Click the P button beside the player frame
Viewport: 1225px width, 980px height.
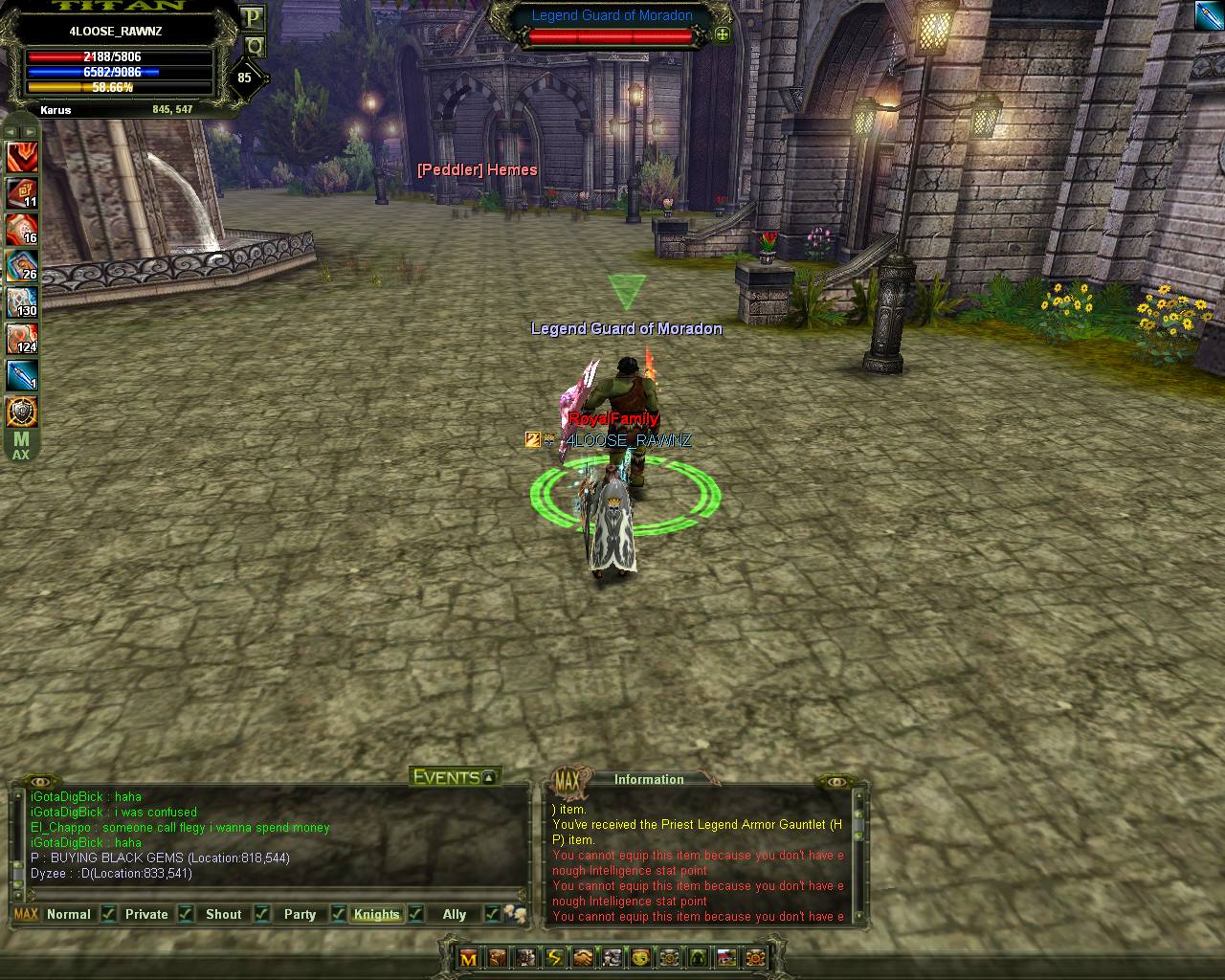pyautogui.click(x=253, y=18)
